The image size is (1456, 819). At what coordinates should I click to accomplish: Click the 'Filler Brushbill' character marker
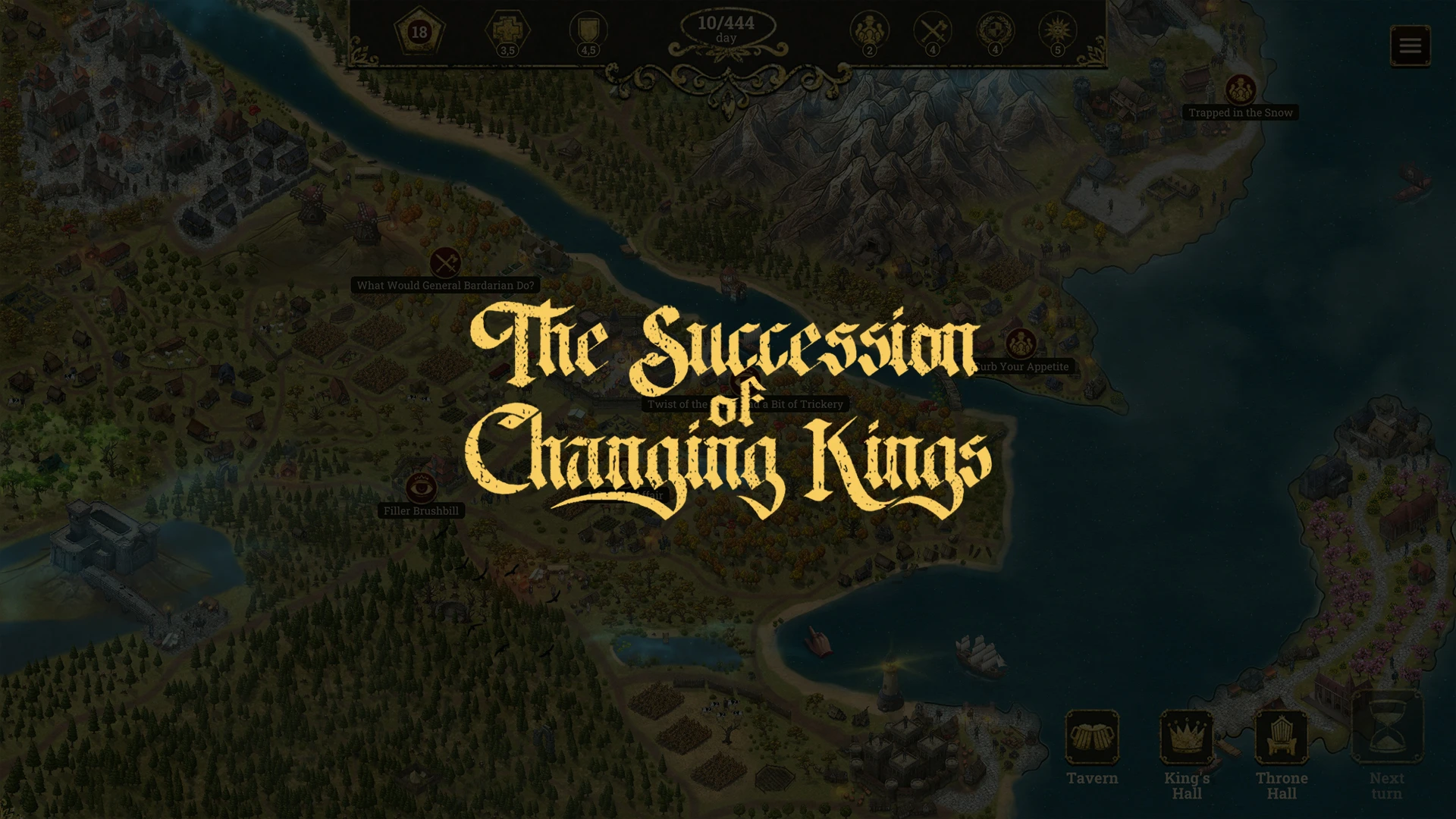tap(422, 489)
